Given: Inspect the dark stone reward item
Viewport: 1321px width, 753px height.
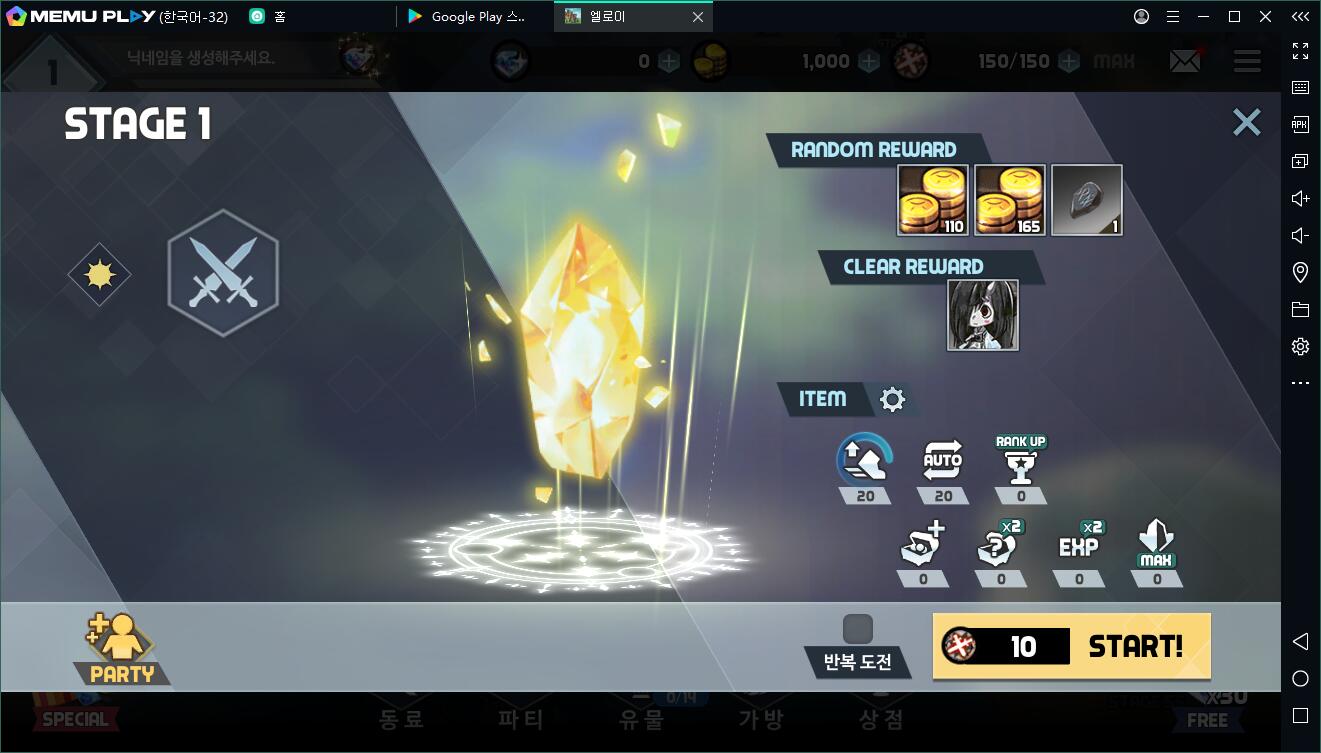Looking at the screenshot, I should 1087,200.
